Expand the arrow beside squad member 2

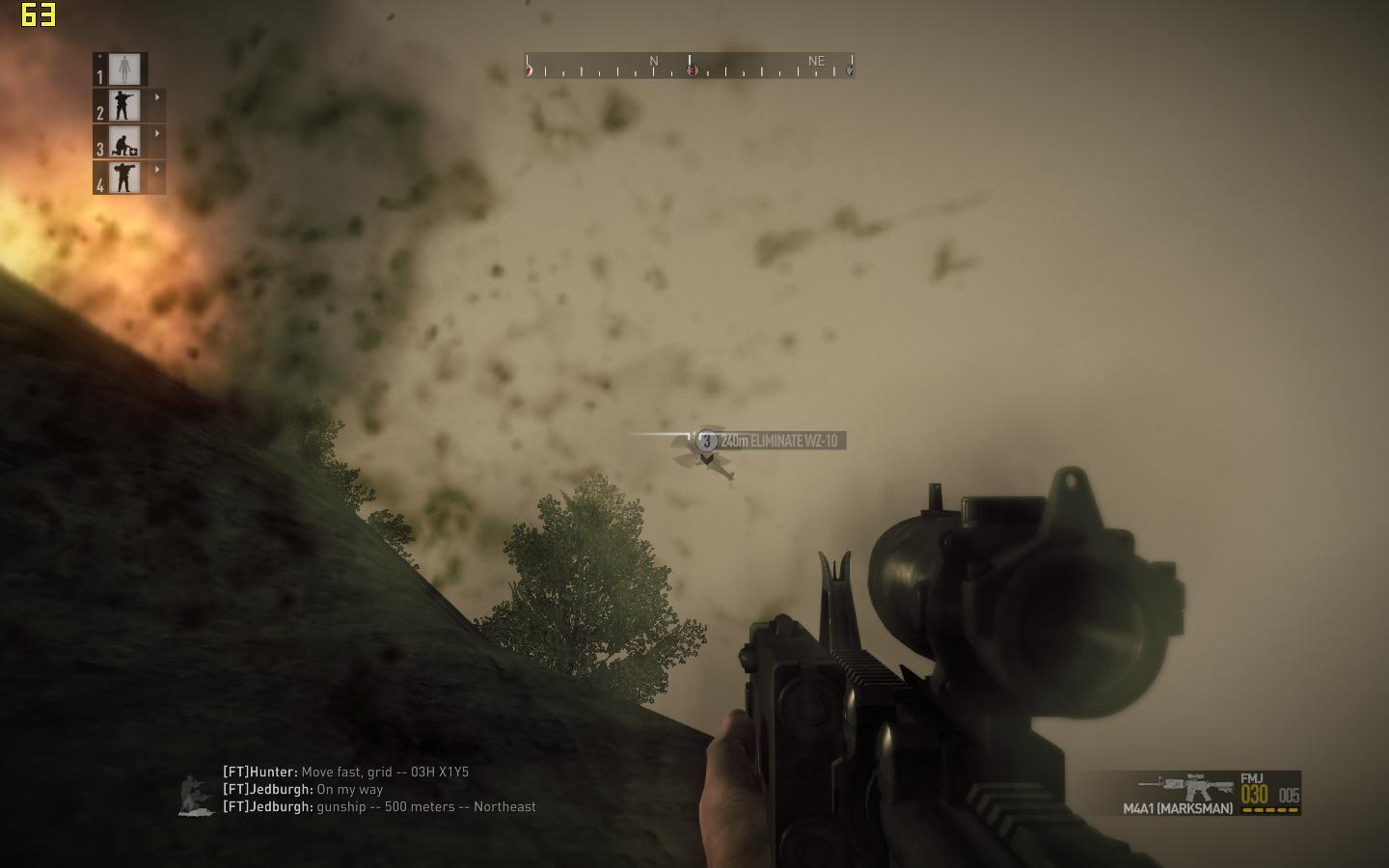point(157,97)
